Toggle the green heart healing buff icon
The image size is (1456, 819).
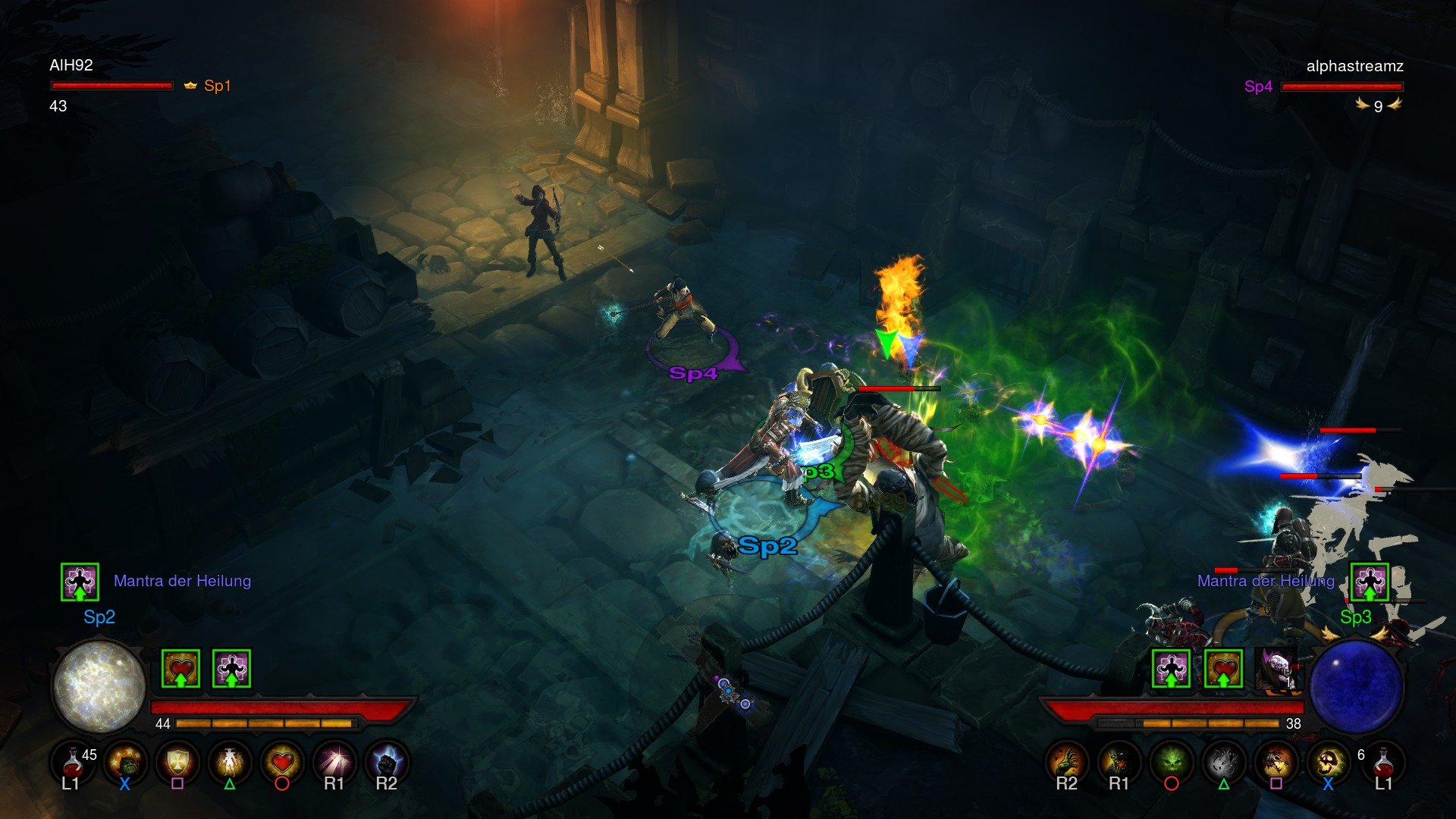pos(180,670)
